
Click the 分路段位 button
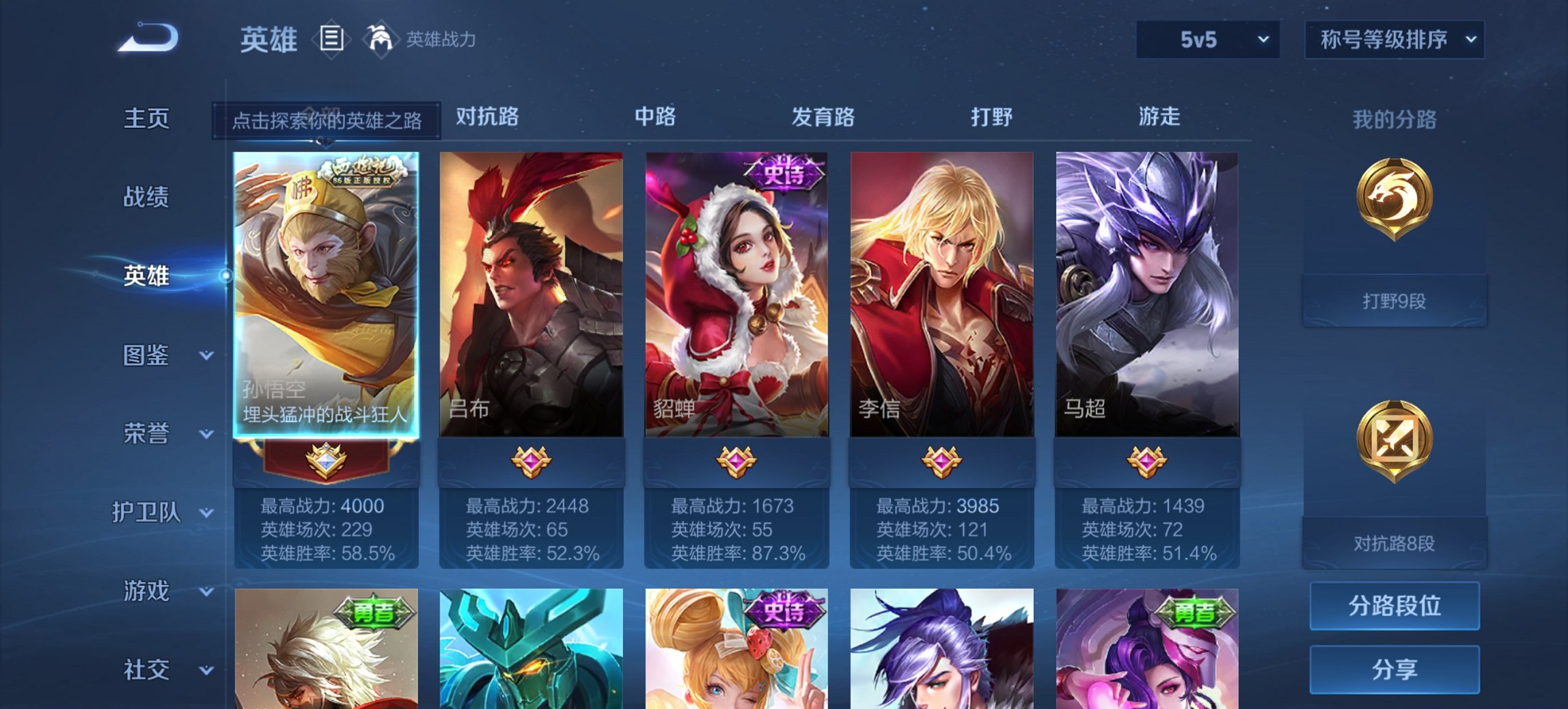tap(1394, 606)
